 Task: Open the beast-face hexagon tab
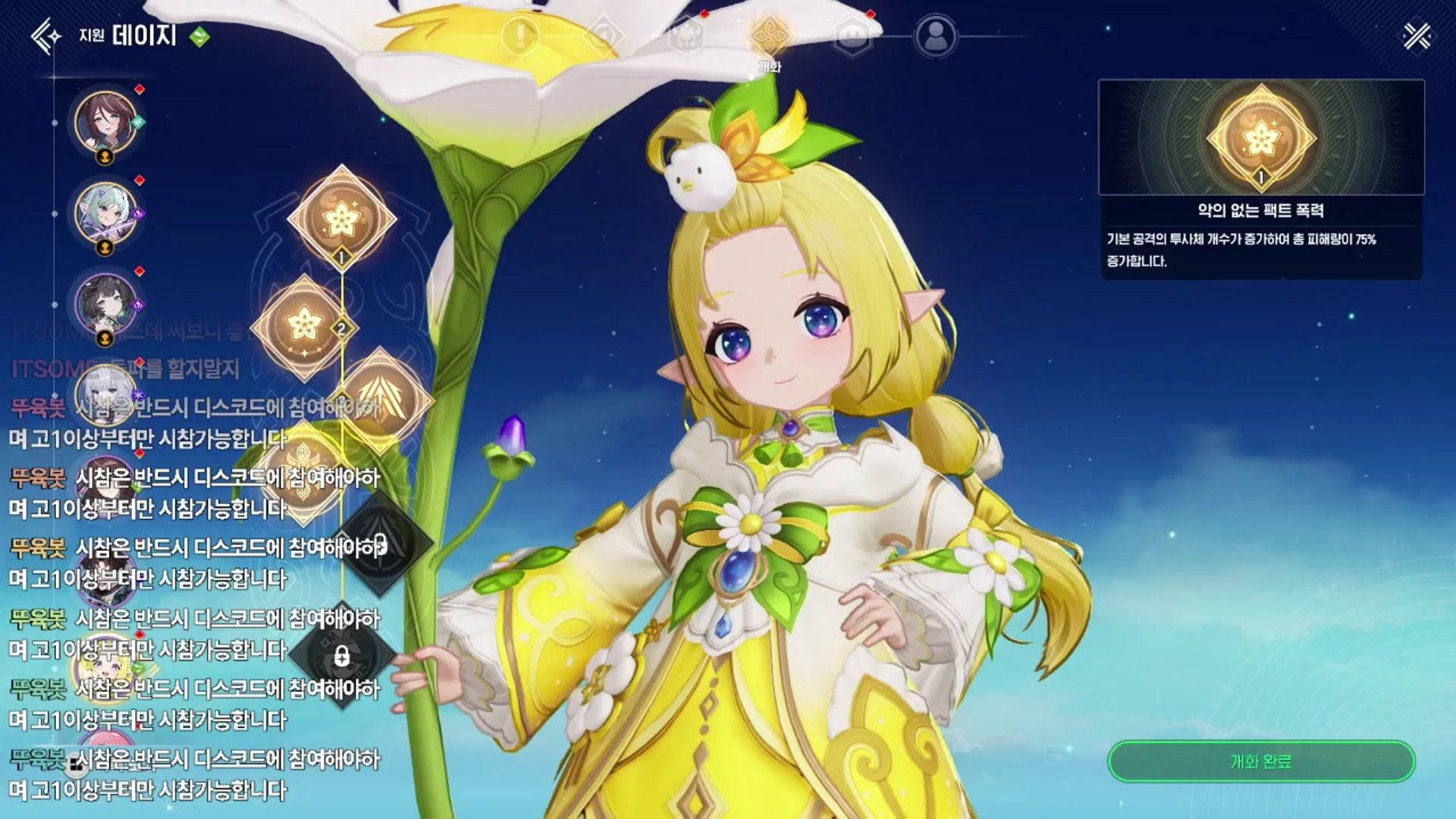tap(686, 36)
